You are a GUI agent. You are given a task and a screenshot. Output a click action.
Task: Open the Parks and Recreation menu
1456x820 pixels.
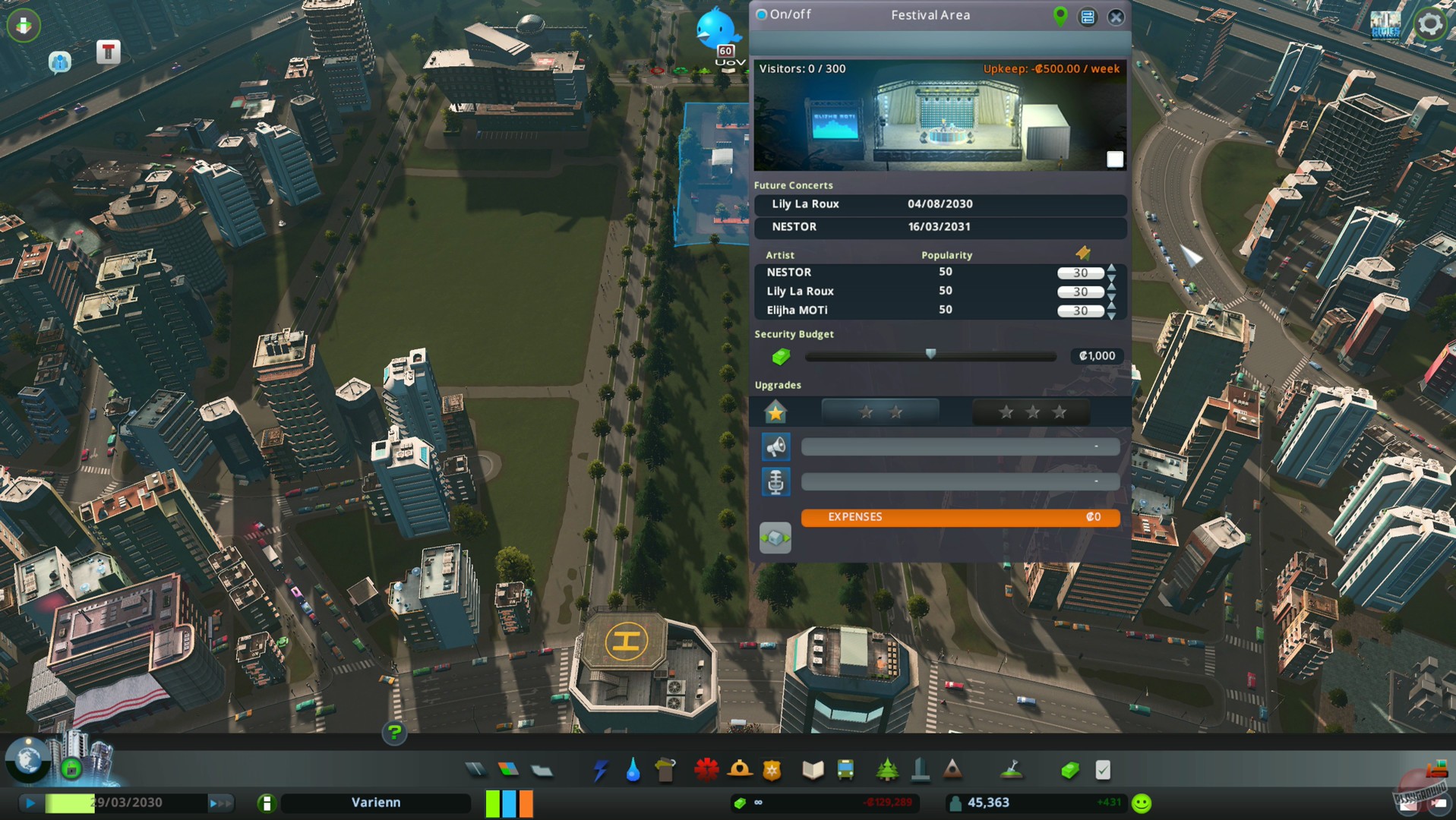click(x=887, y=769)
